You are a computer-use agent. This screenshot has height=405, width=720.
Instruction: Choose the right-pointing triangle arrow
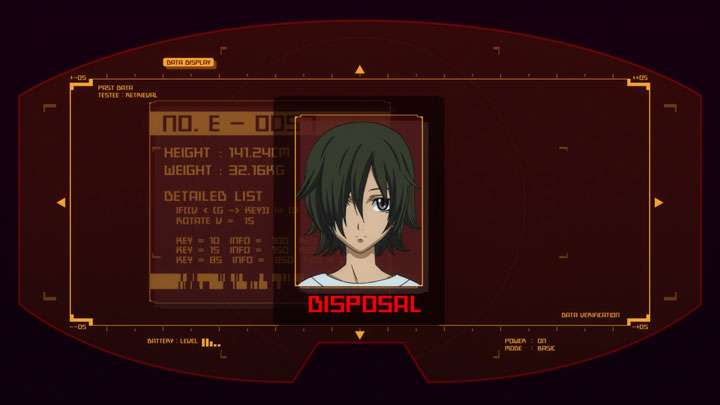pos(658,203)
